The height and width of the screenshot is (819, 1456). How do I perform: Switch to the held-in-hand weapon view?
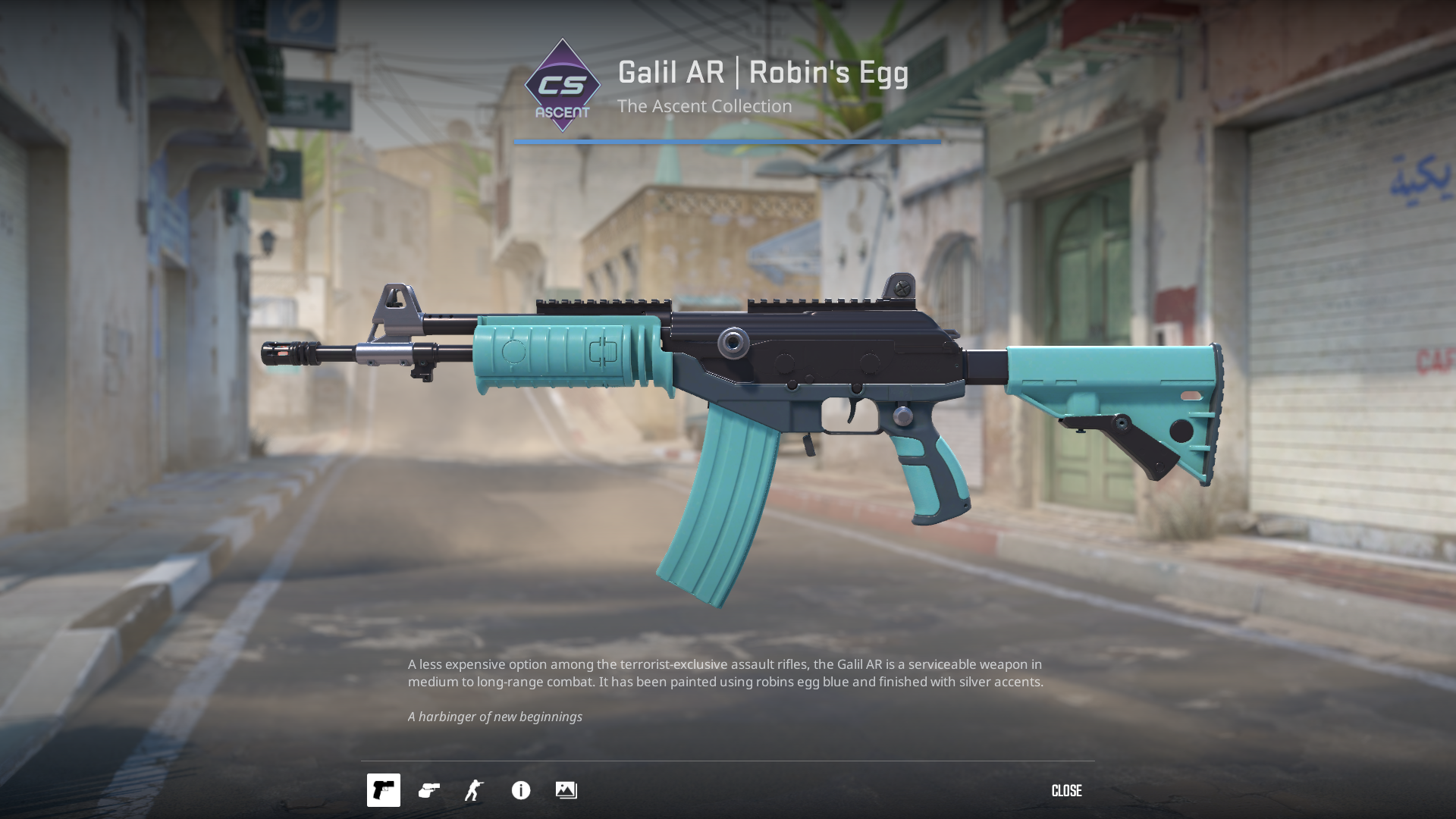click(429, 790)
